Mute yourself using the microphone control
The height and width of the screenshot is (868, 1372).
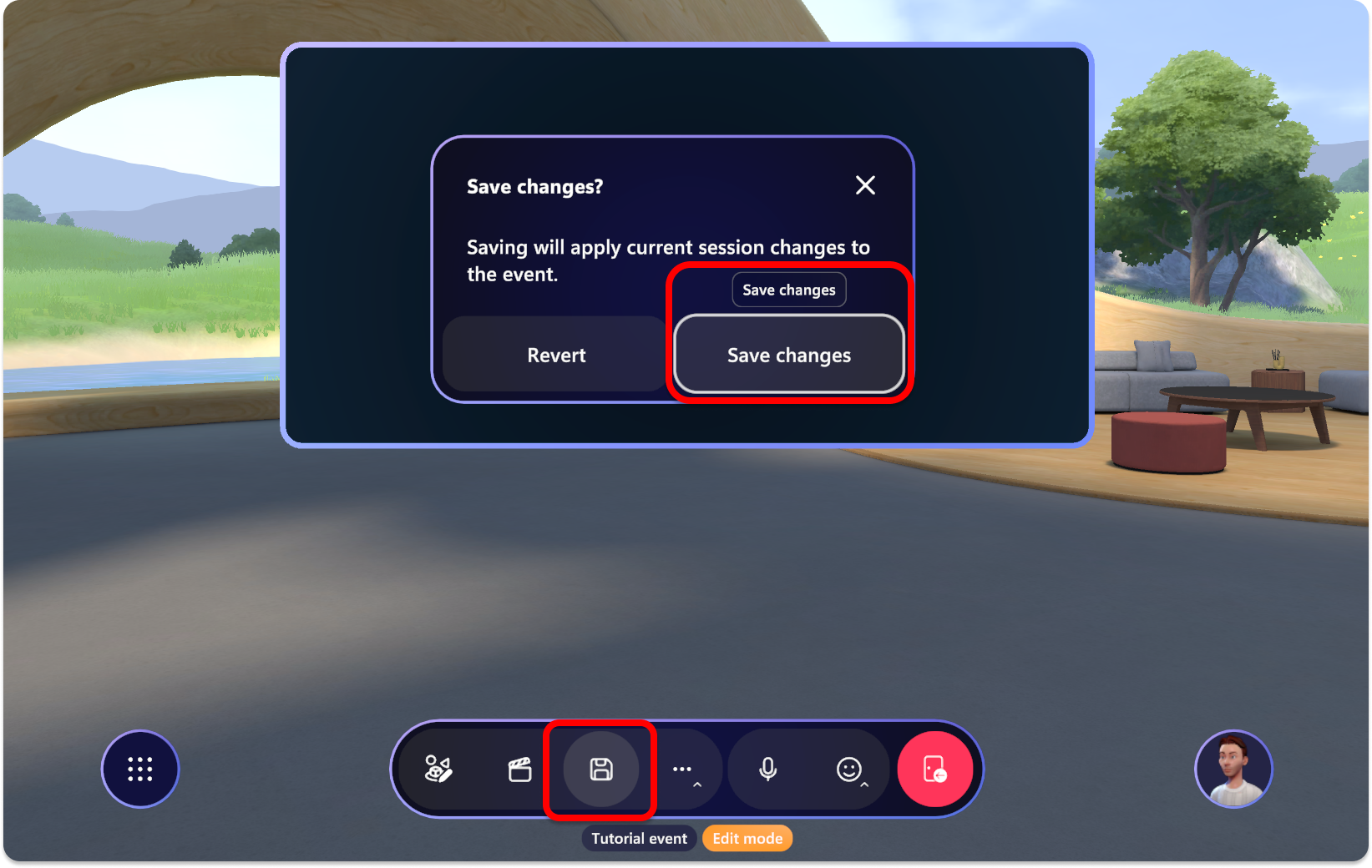pos(768,769)
